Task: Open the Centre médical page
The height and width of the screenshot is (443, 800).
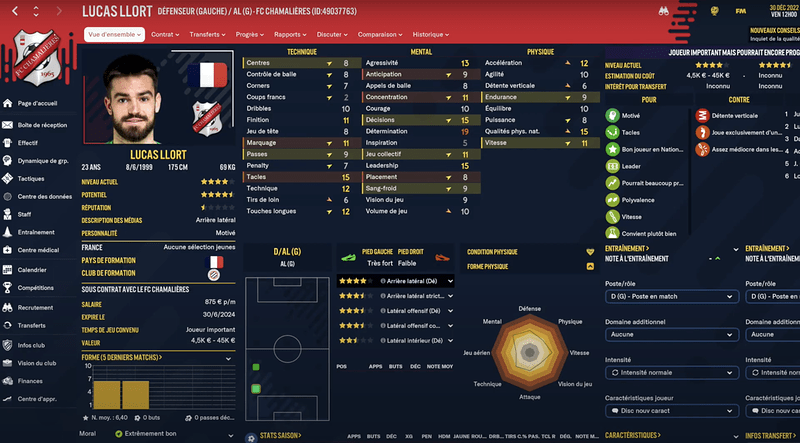Action: [40, 250]
